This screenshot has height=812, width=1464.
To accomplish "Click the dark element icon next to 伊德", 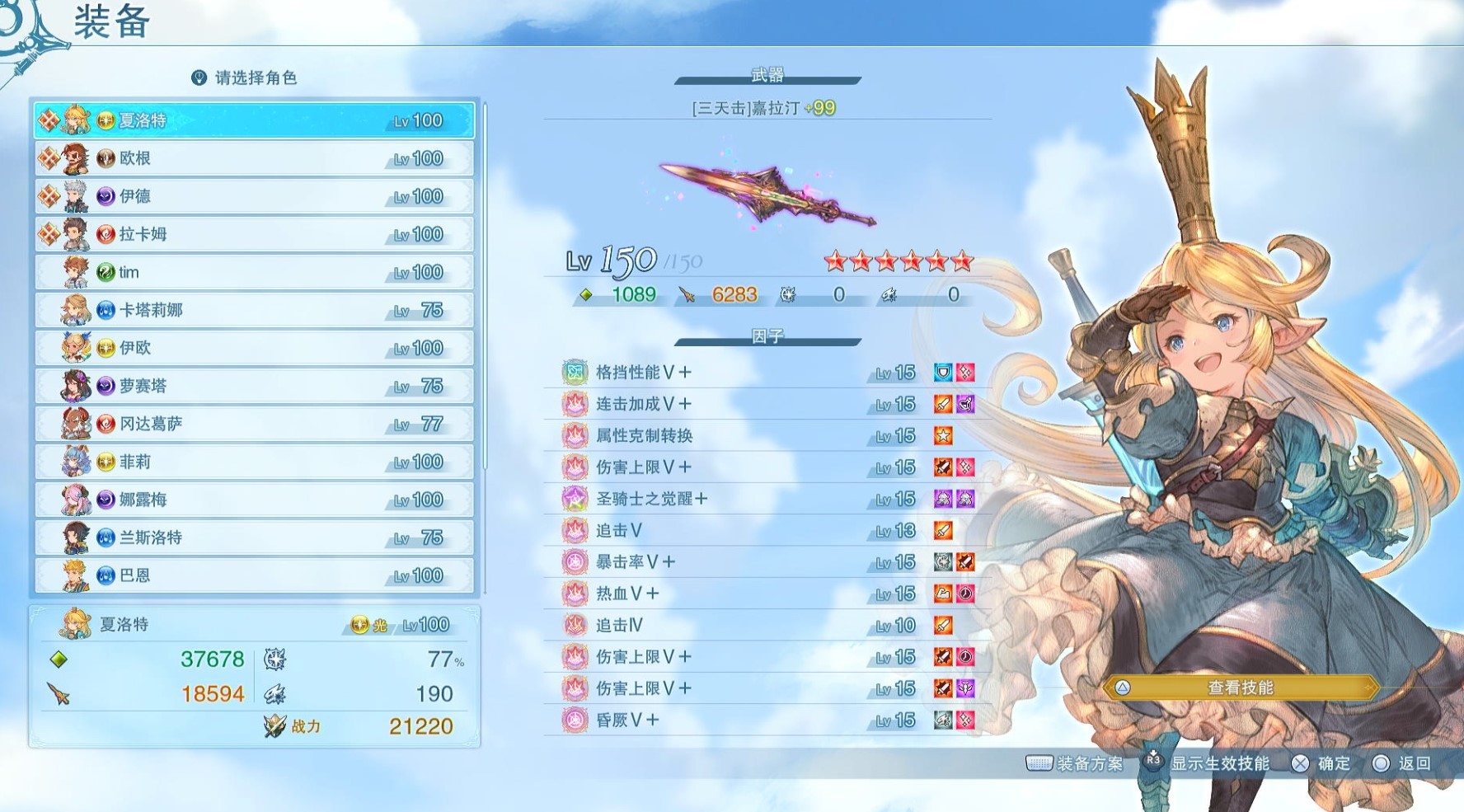I will tap(104, 196).
